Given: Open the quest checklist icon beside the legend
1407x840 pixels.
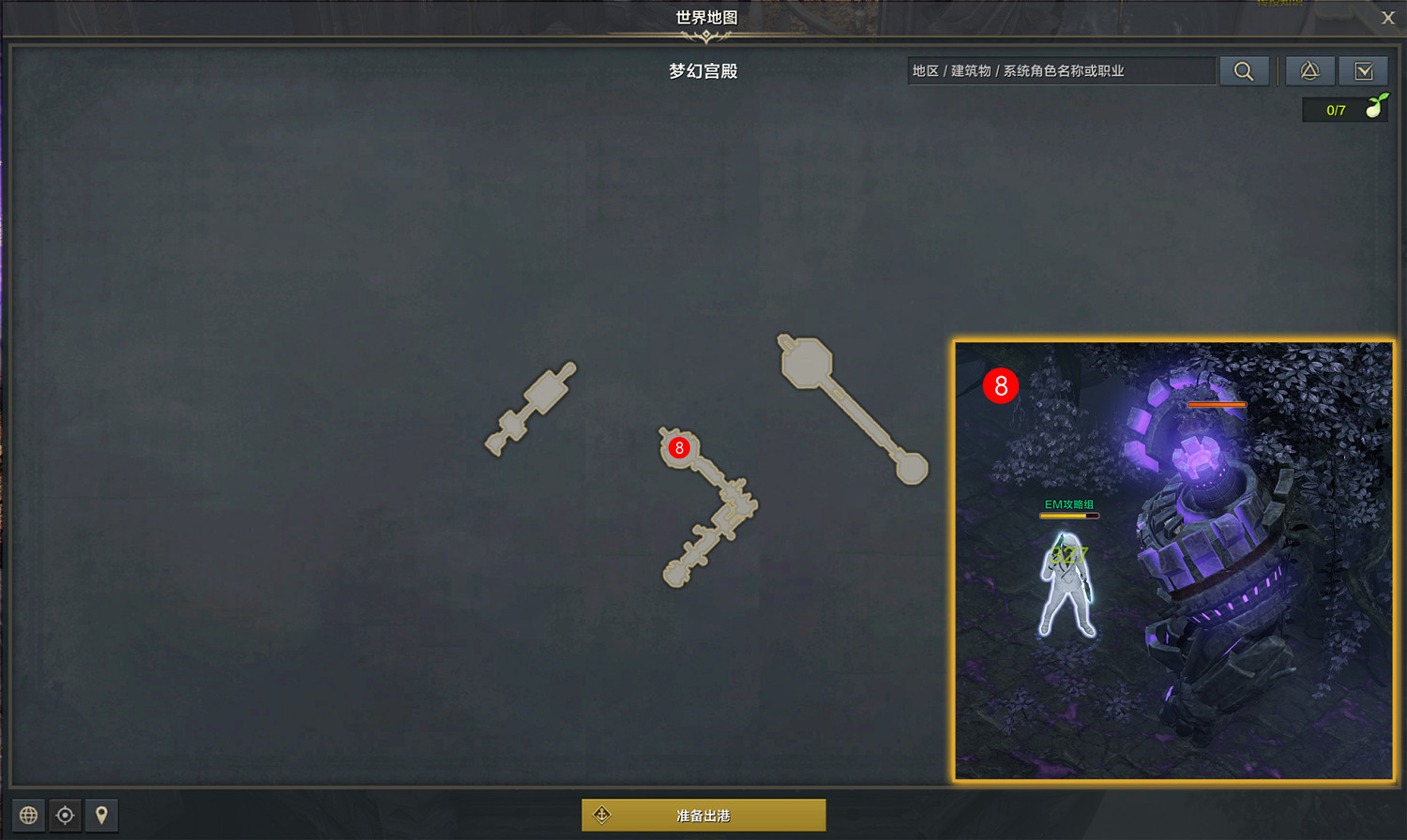Looking at the screenshot, I should pyautogui.click(x=1364, y=70).
